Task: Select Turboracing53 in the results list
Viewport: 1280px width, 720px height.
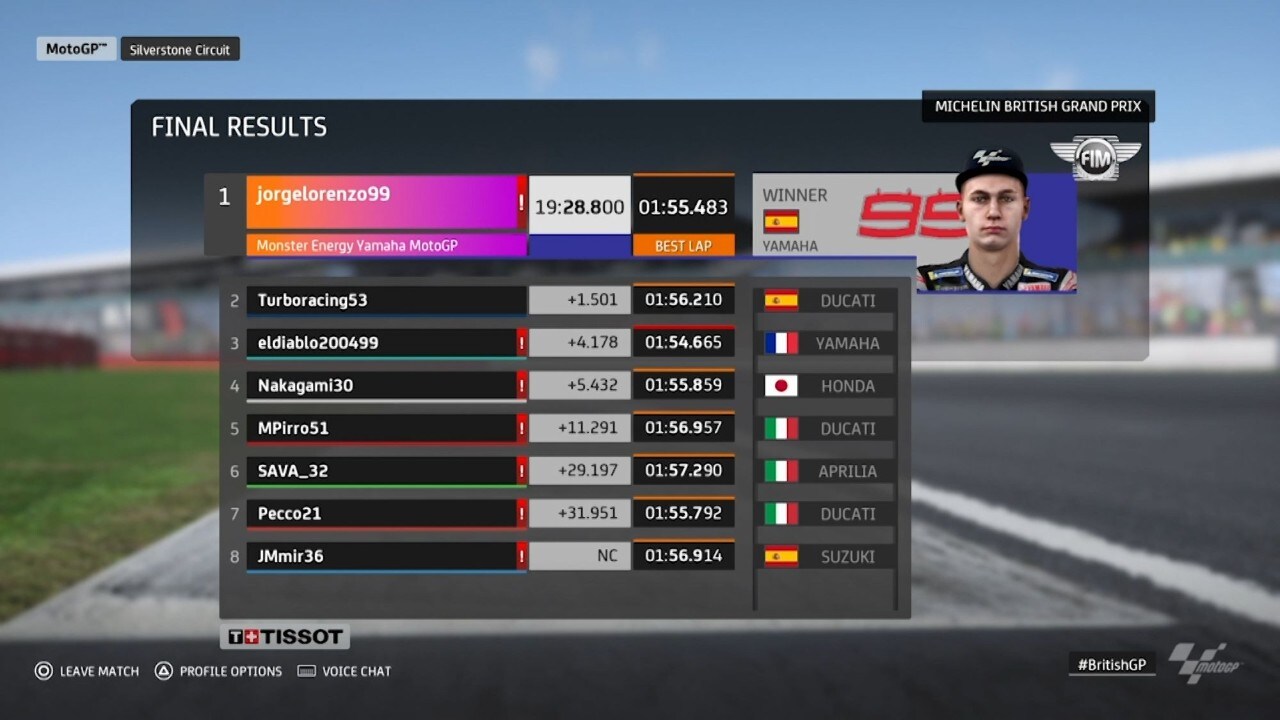Action: tap(385, 300)
